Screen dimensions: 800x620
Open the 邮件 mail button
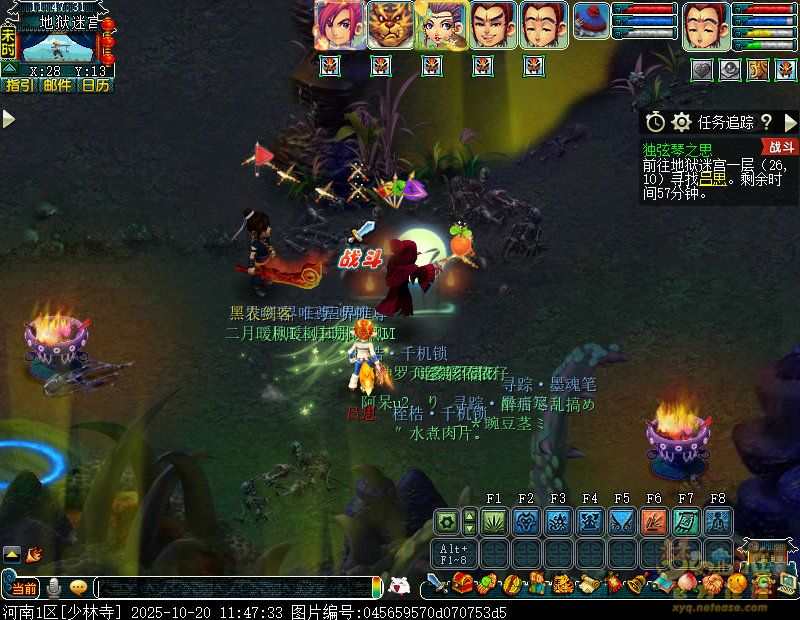[57, 85]
